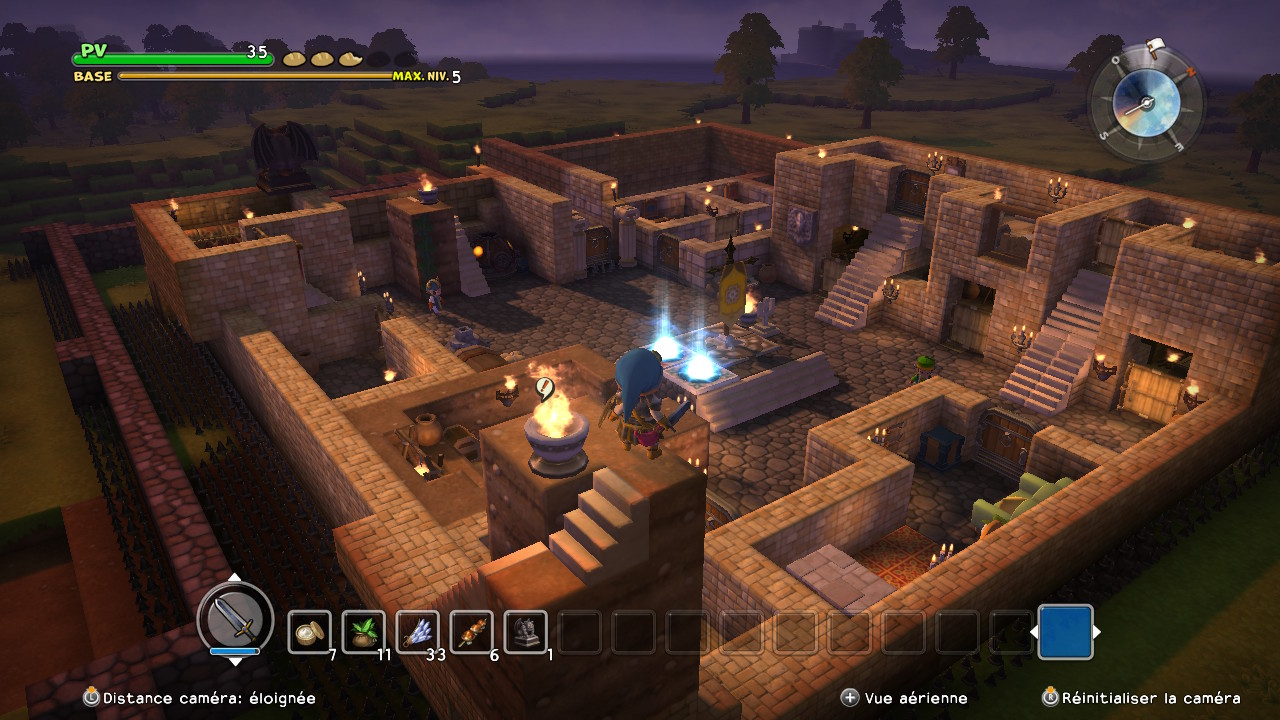Click the compass minimap
Image resolution: width=1280 pixels, height=720 pixels.
1146,100
